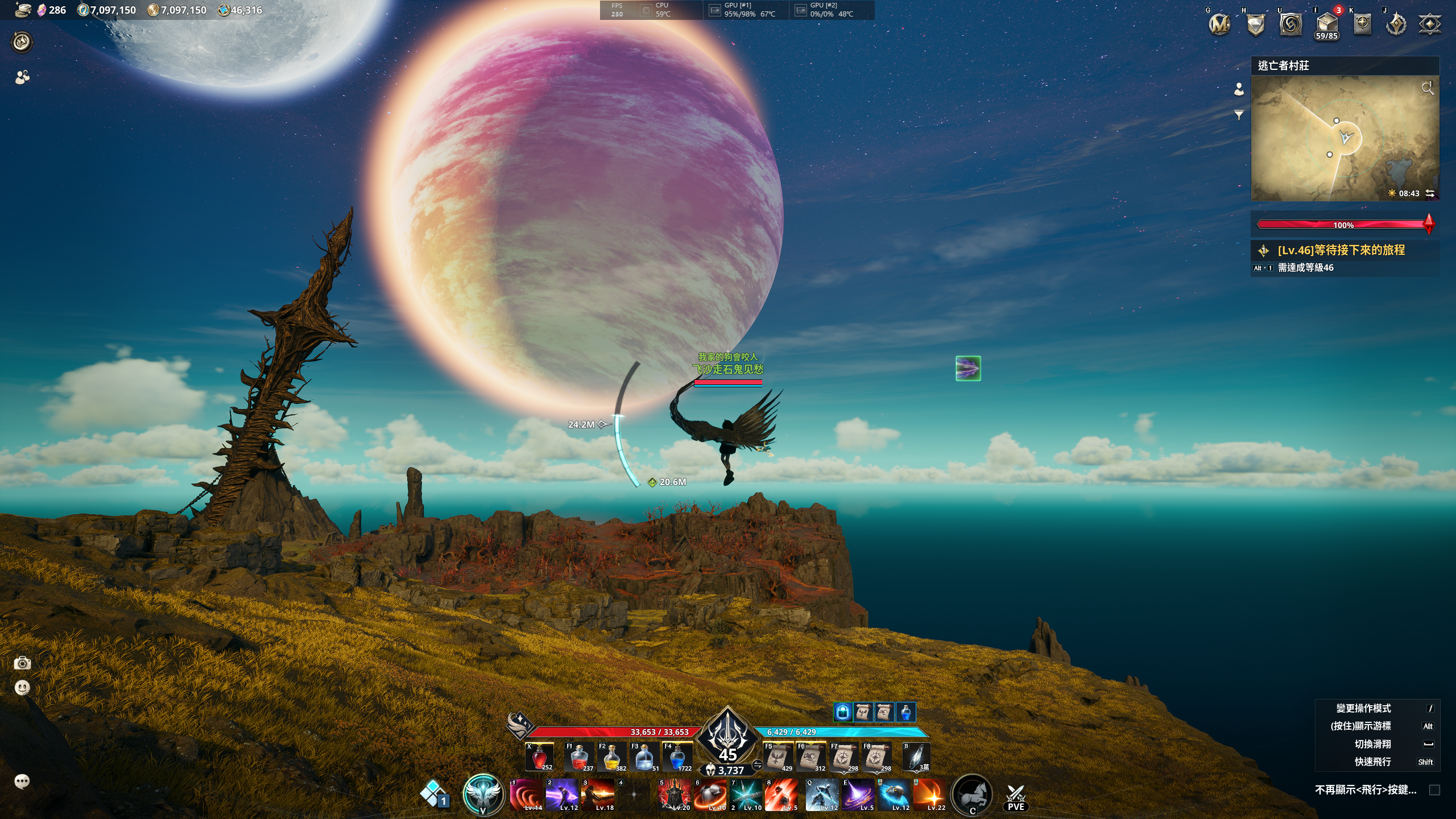Screen dimensions: 1456x819
Task: Activate the dark crowned knight skill Lv.20
Action: pyautogui.click(x=674, y=795)
